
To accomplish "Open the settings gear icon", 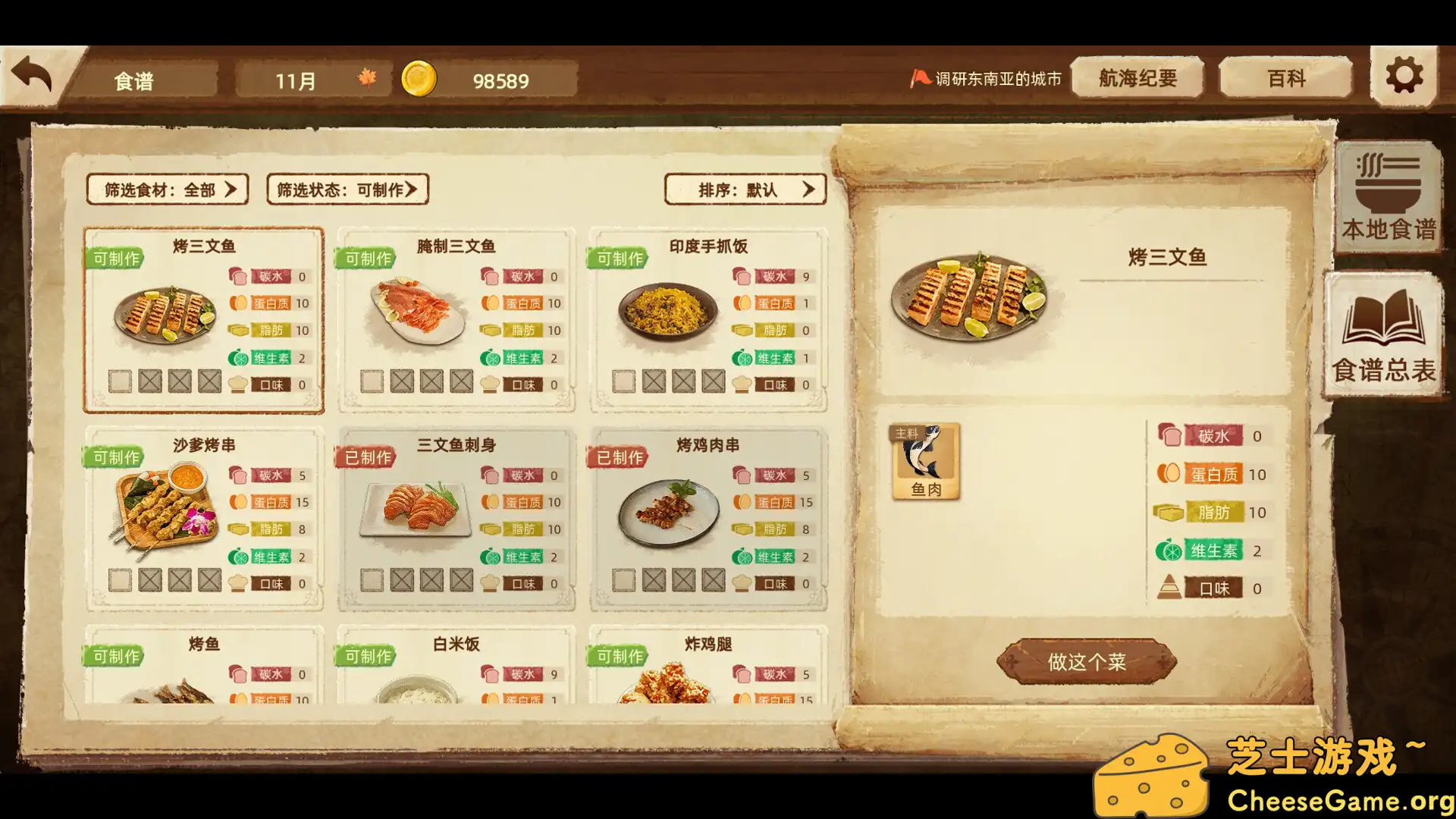I will (x=1404, y=74).
